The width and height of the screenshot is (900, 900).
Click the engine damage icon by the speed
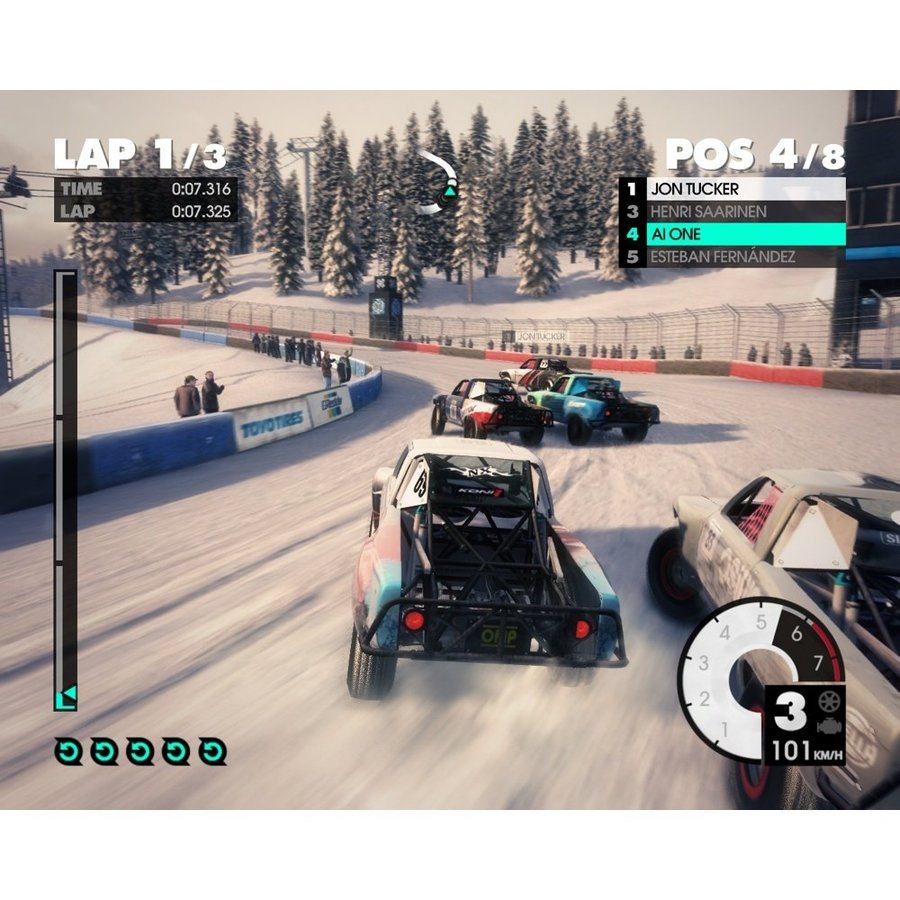pos(828,725)
